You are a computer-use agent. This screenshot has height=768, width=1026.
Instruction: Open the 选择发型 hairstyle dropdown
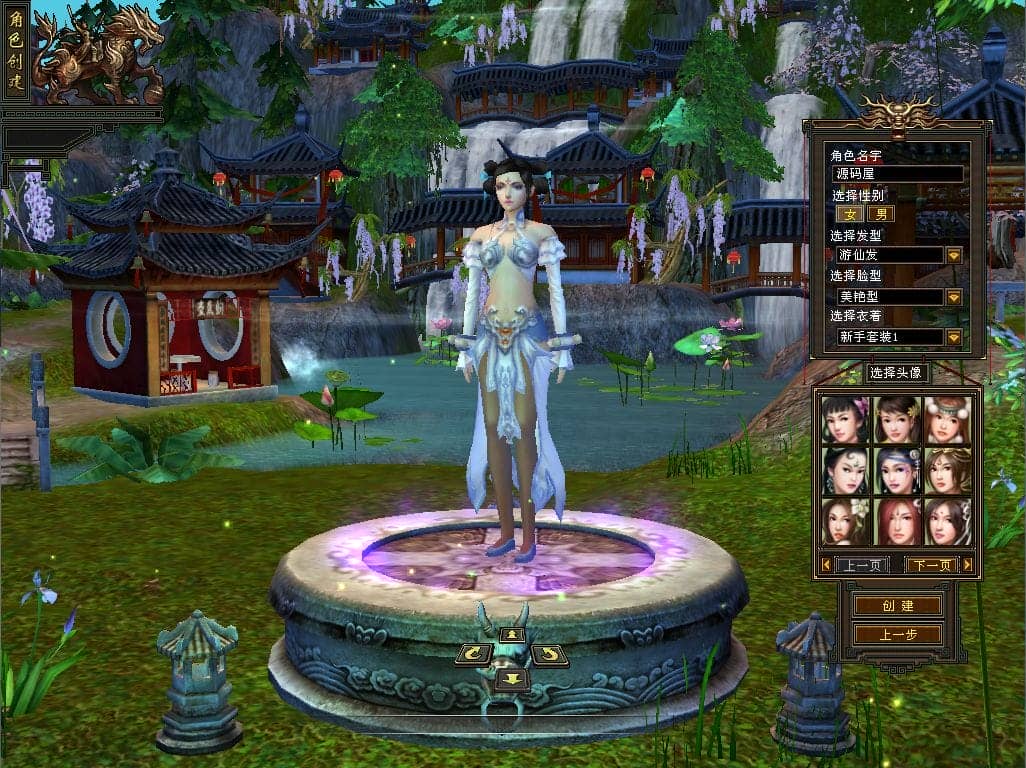tap(954, 255)
